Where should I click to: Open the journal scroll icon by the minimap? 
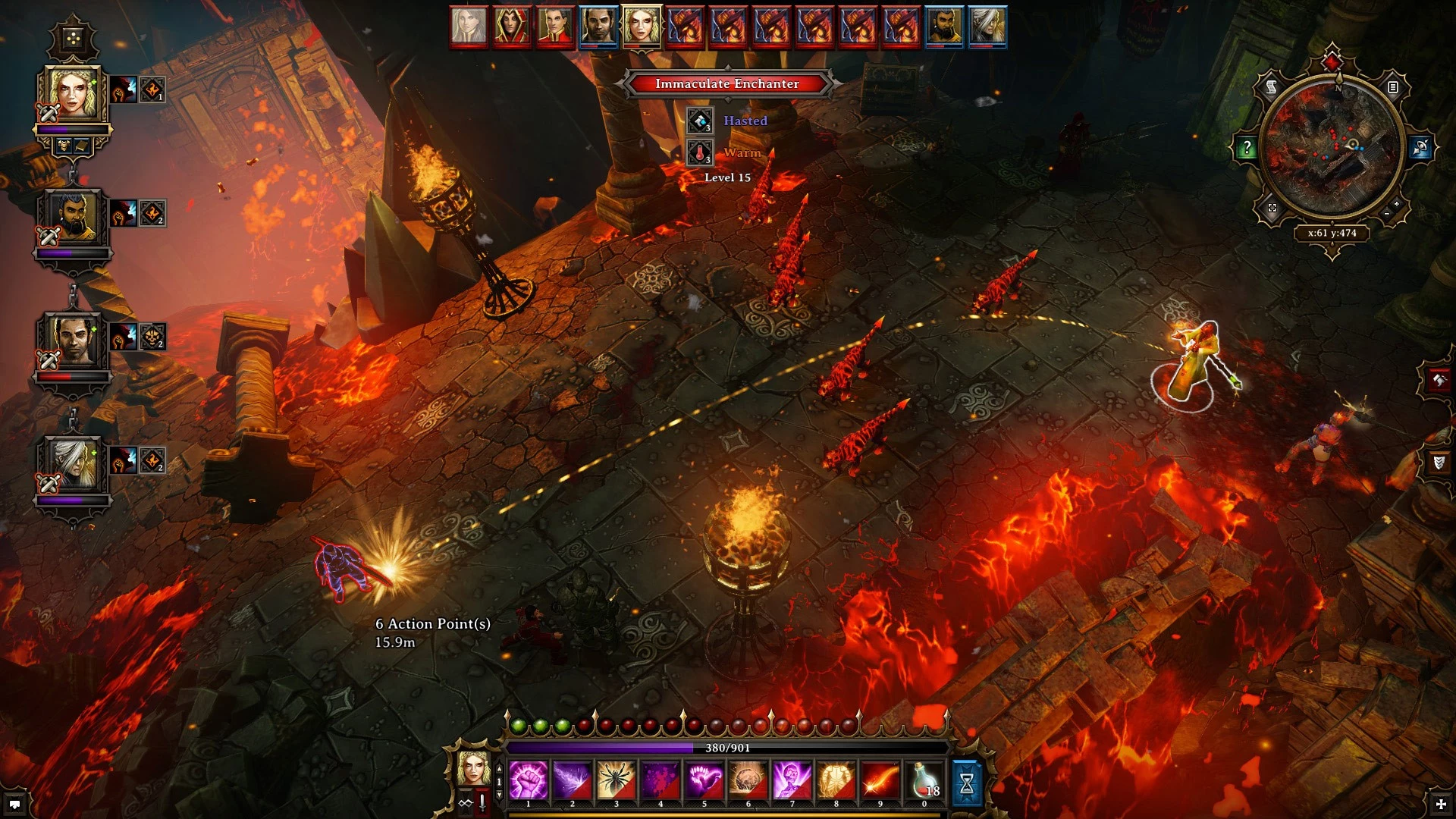pos(1272,88)
